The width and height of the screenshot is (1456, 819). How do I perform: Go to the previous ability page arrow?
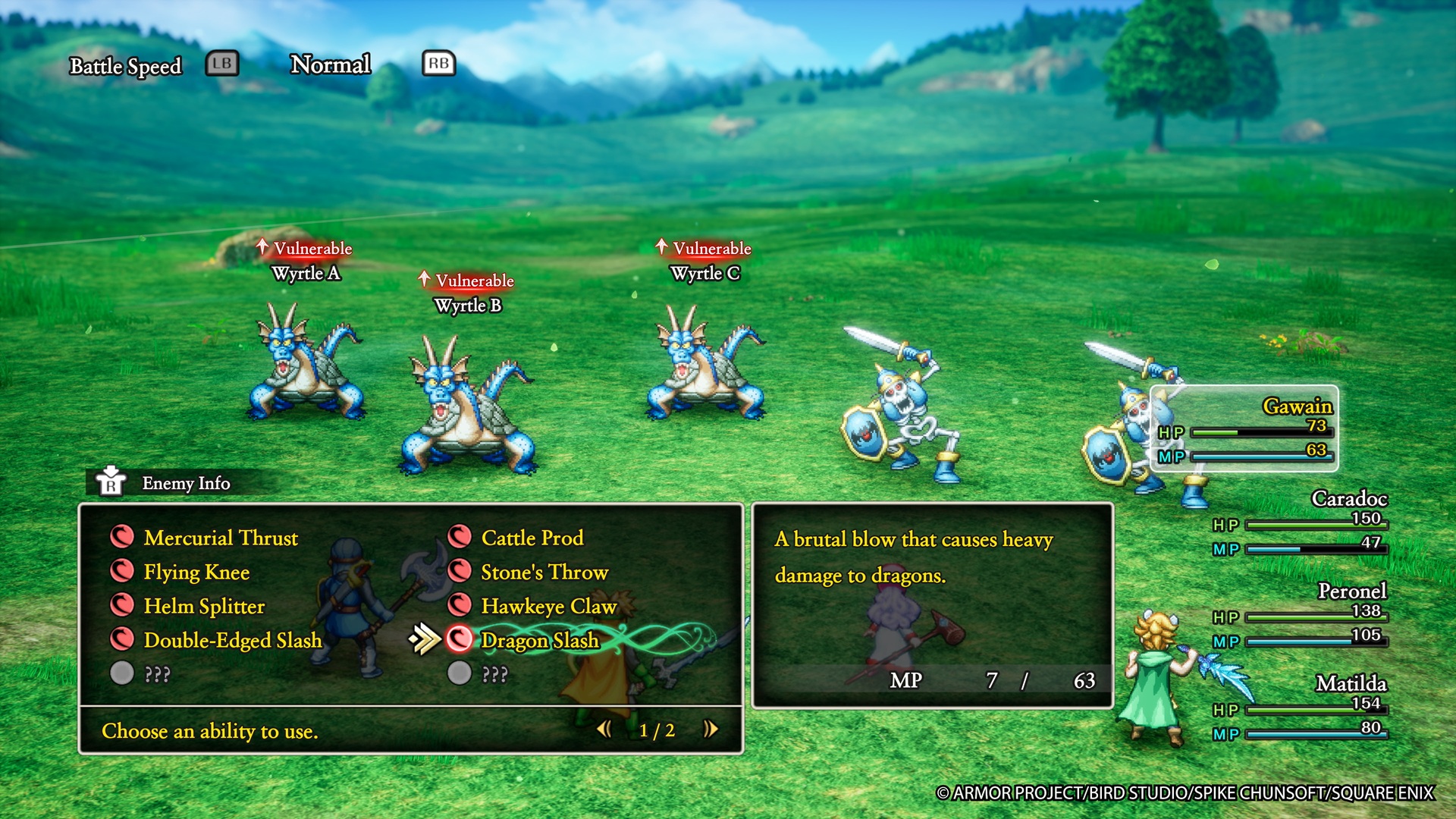pos(604,730)
